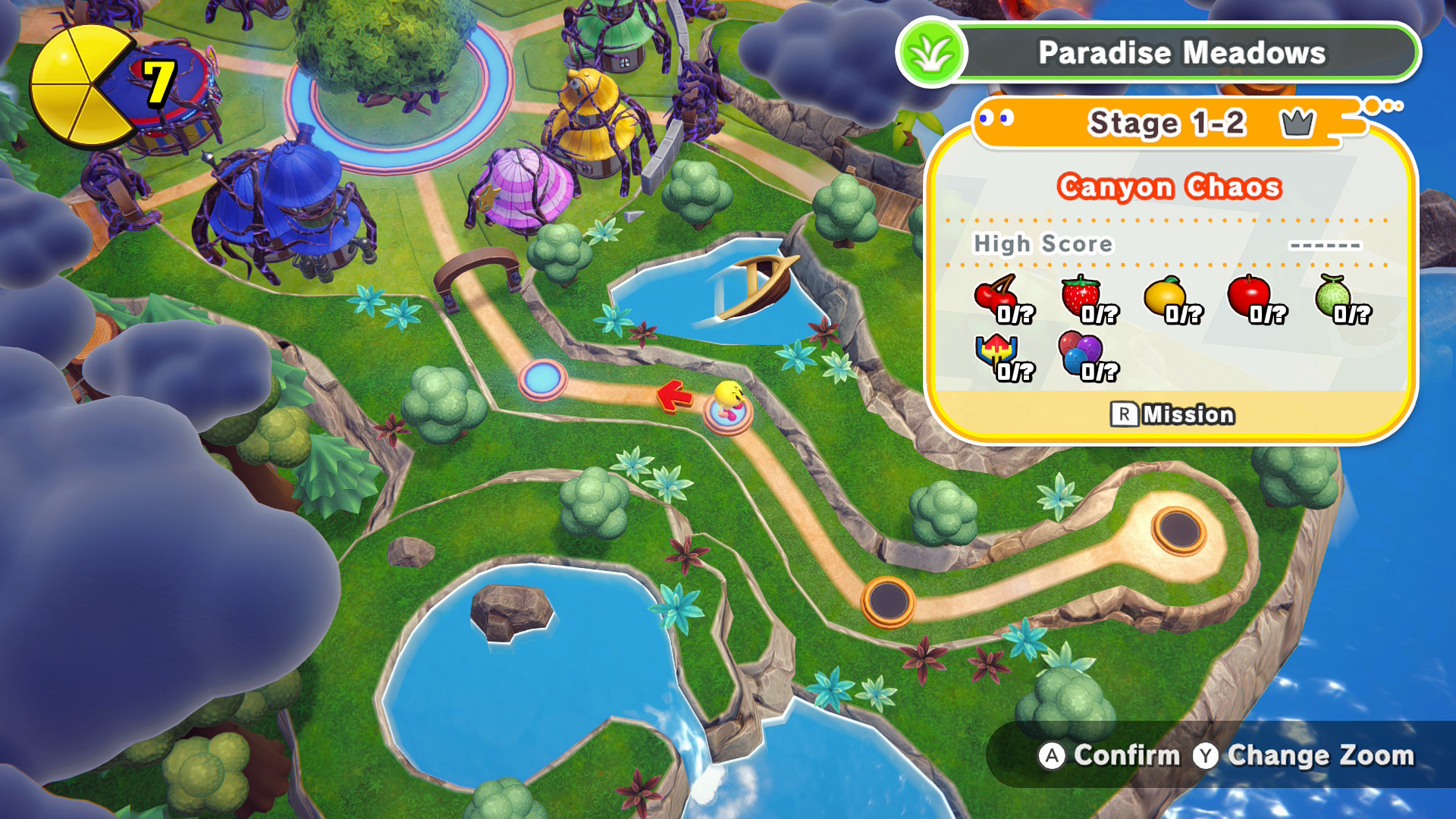
Task: Click the Stage 1-2 header on the info card
Action: pyautogui.click(x=1166, y=123)
